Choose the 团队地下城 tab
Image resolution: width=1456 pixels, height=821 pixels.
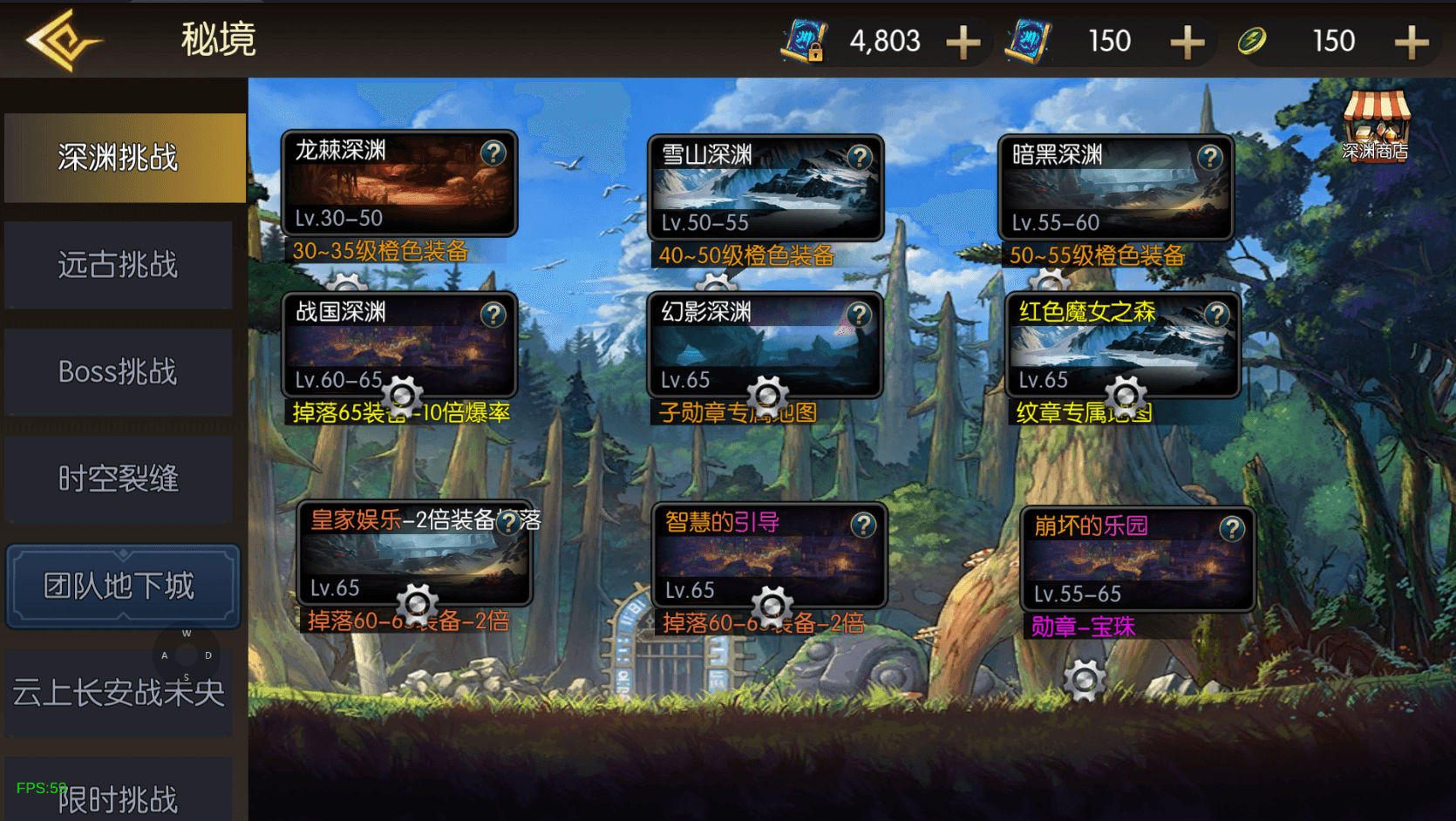click(122, 586)
